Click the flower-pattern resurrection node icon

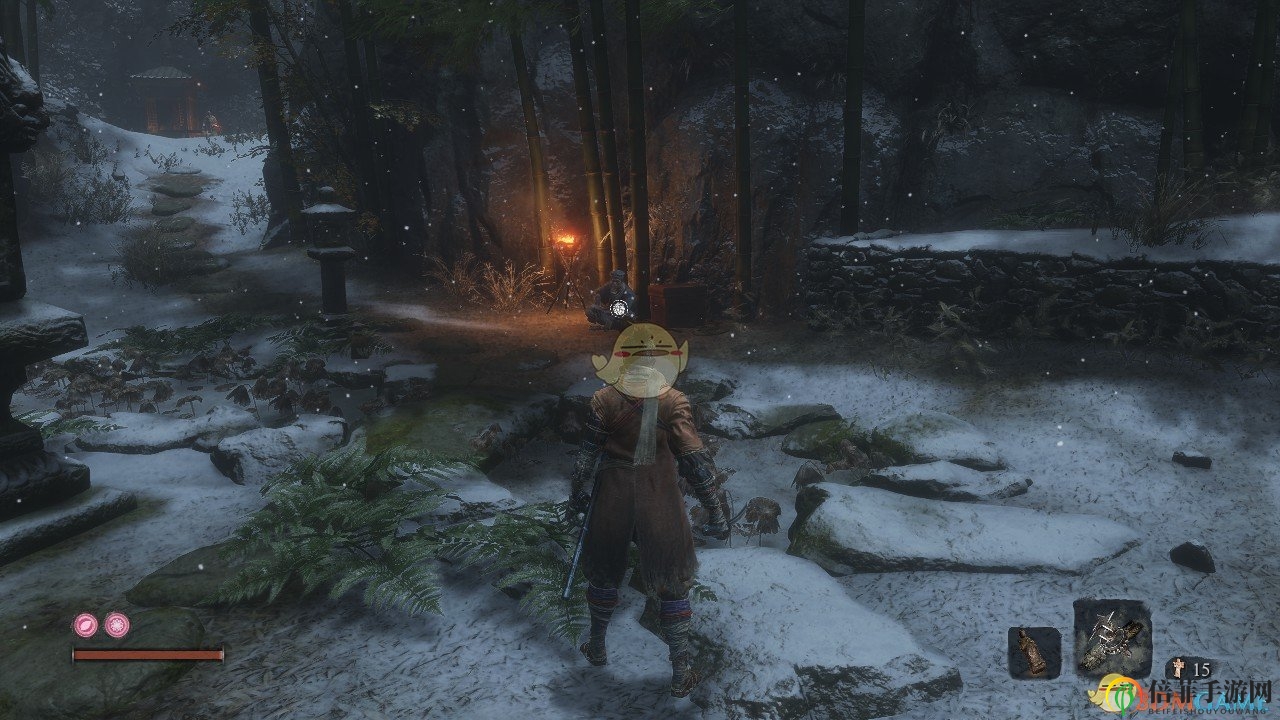117,625
